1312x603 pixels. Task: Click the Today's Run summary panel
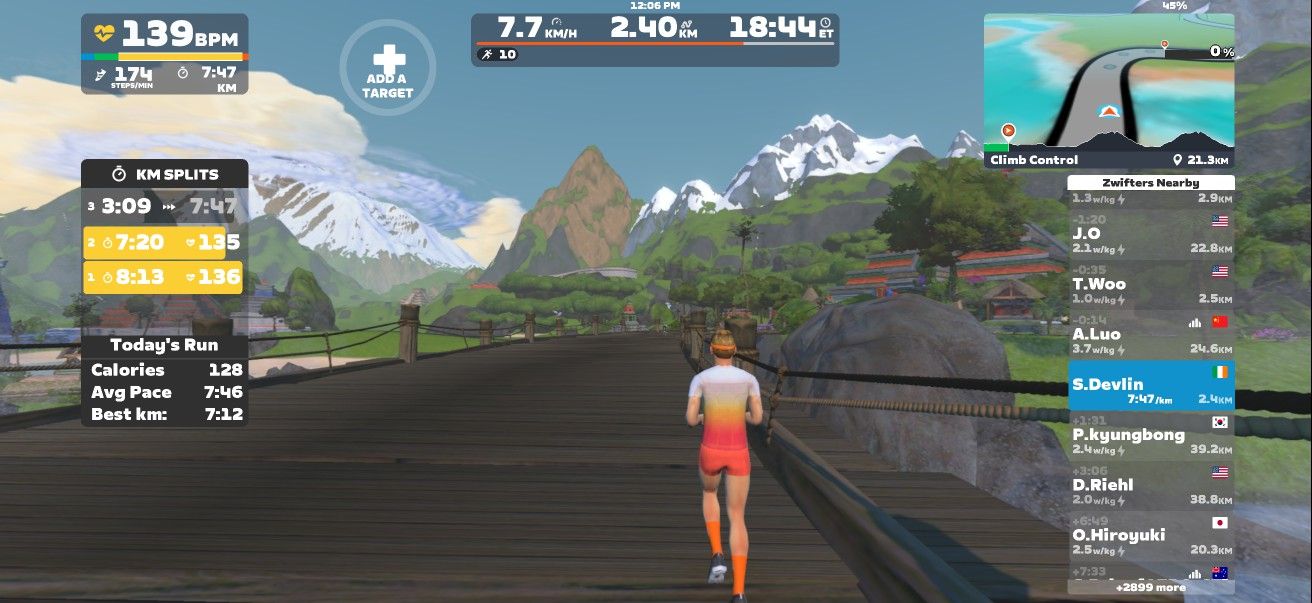pyautogui.click(x=164, y=380)
